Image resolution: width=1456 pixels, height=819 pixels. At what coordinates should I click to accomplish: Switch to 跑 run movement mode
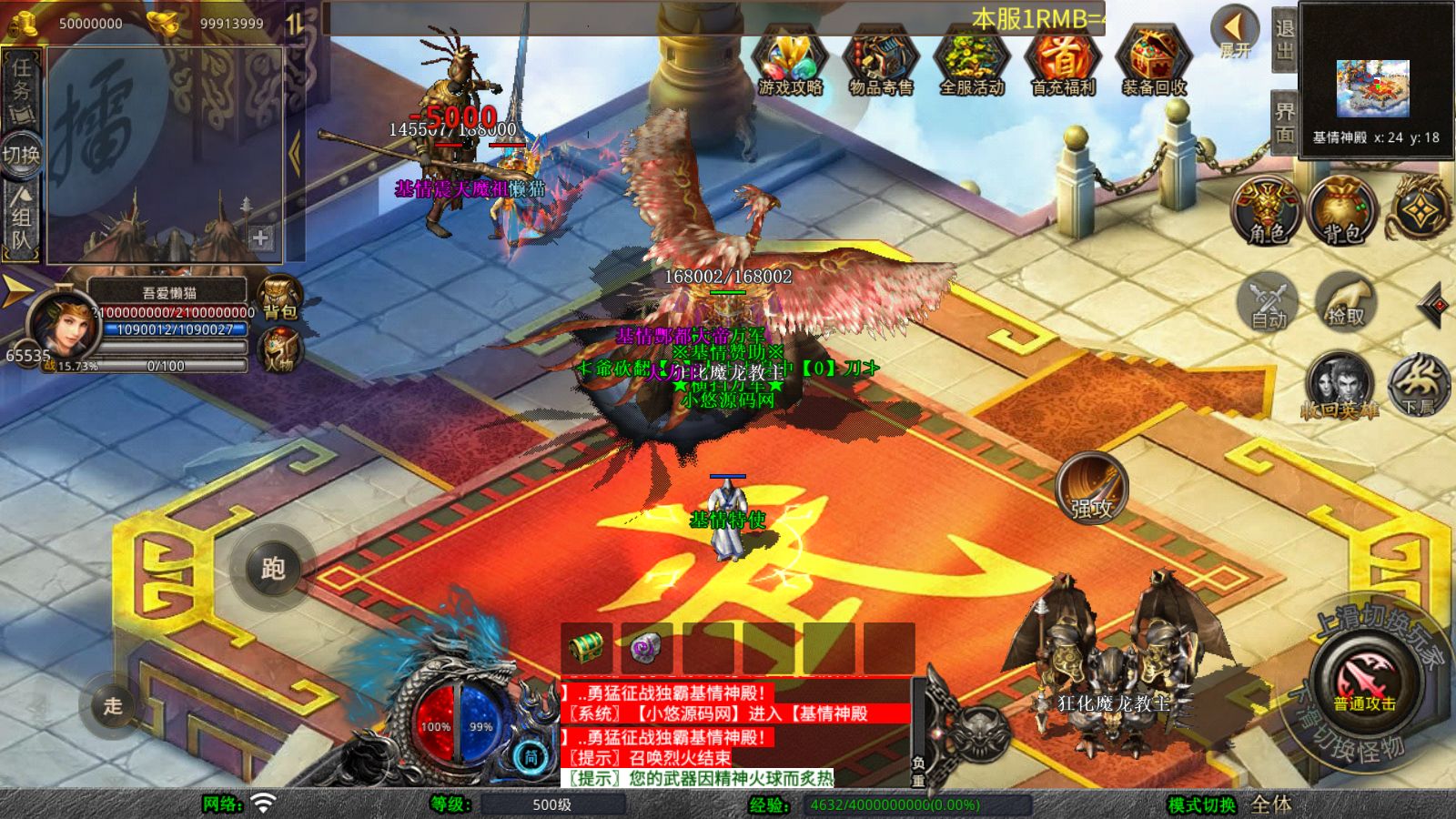[x=272, y=569]
